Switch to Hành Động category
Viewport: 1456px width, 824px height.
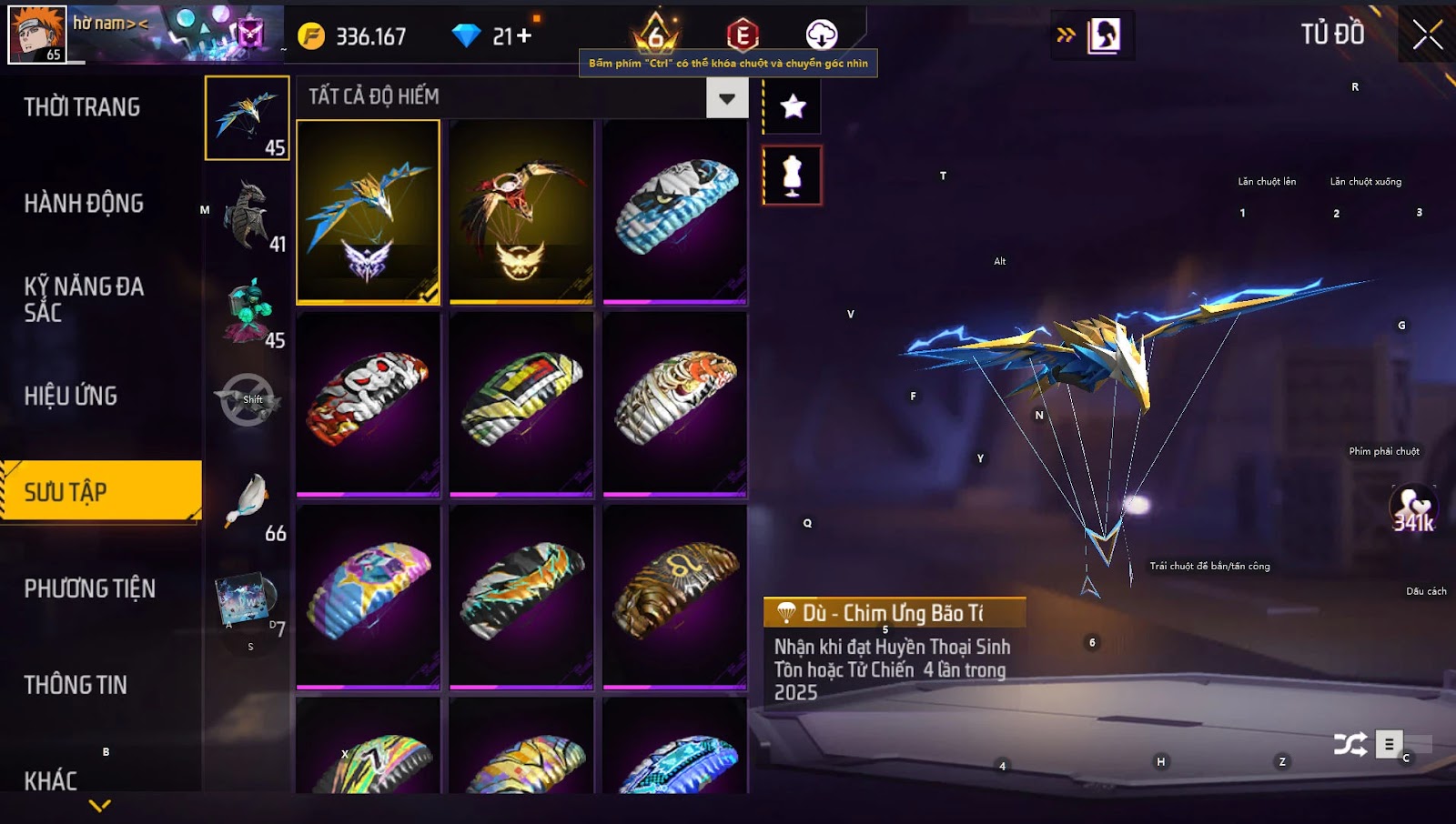84,204
